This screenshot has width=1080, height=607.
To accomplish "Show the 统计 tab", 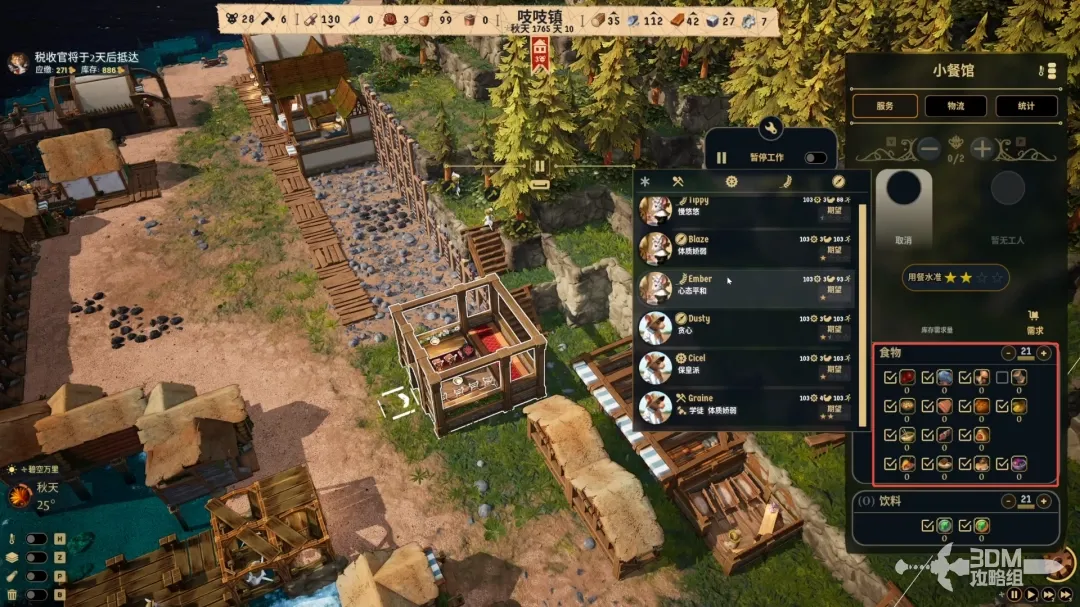I will point(1028,106).
